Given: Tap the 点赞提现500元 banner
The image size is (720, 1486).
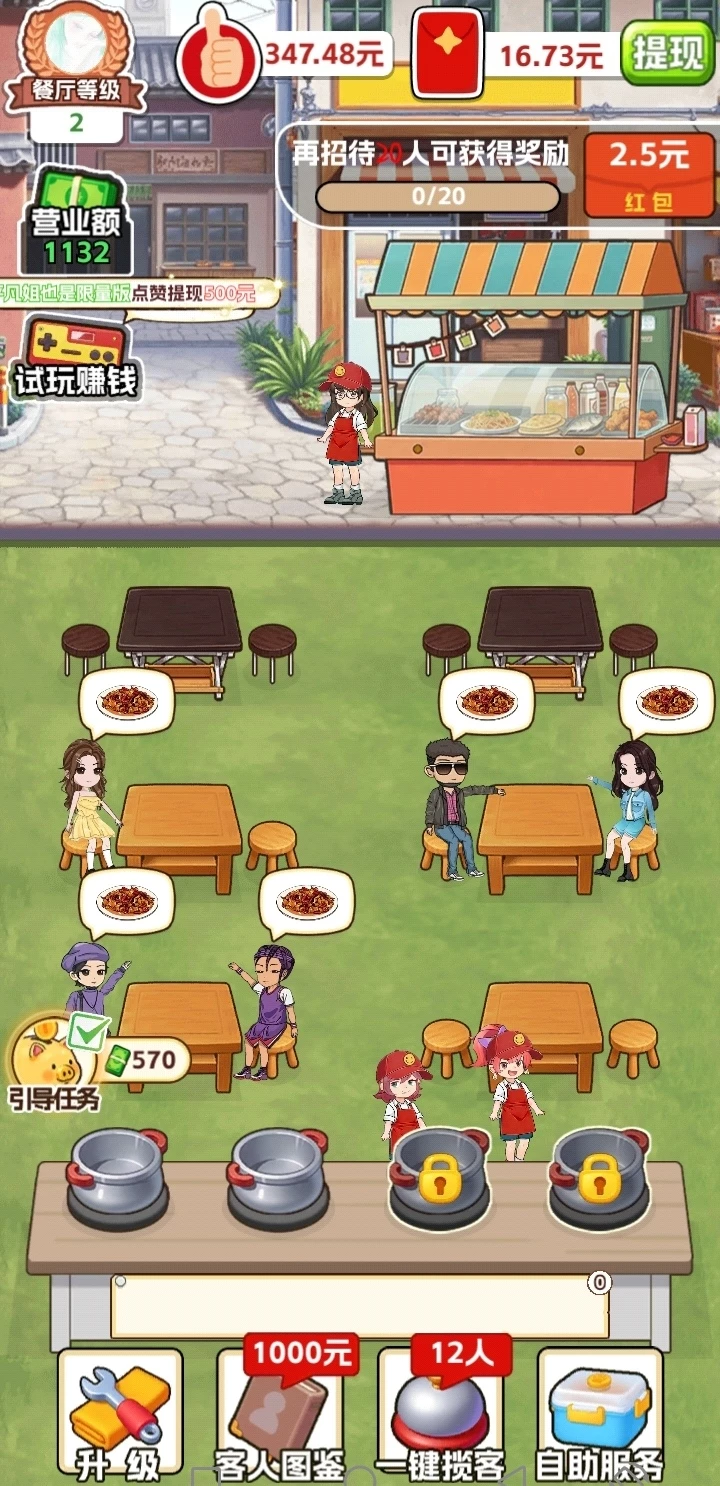Looking at the screenshot, I should (x=128, y=293).
